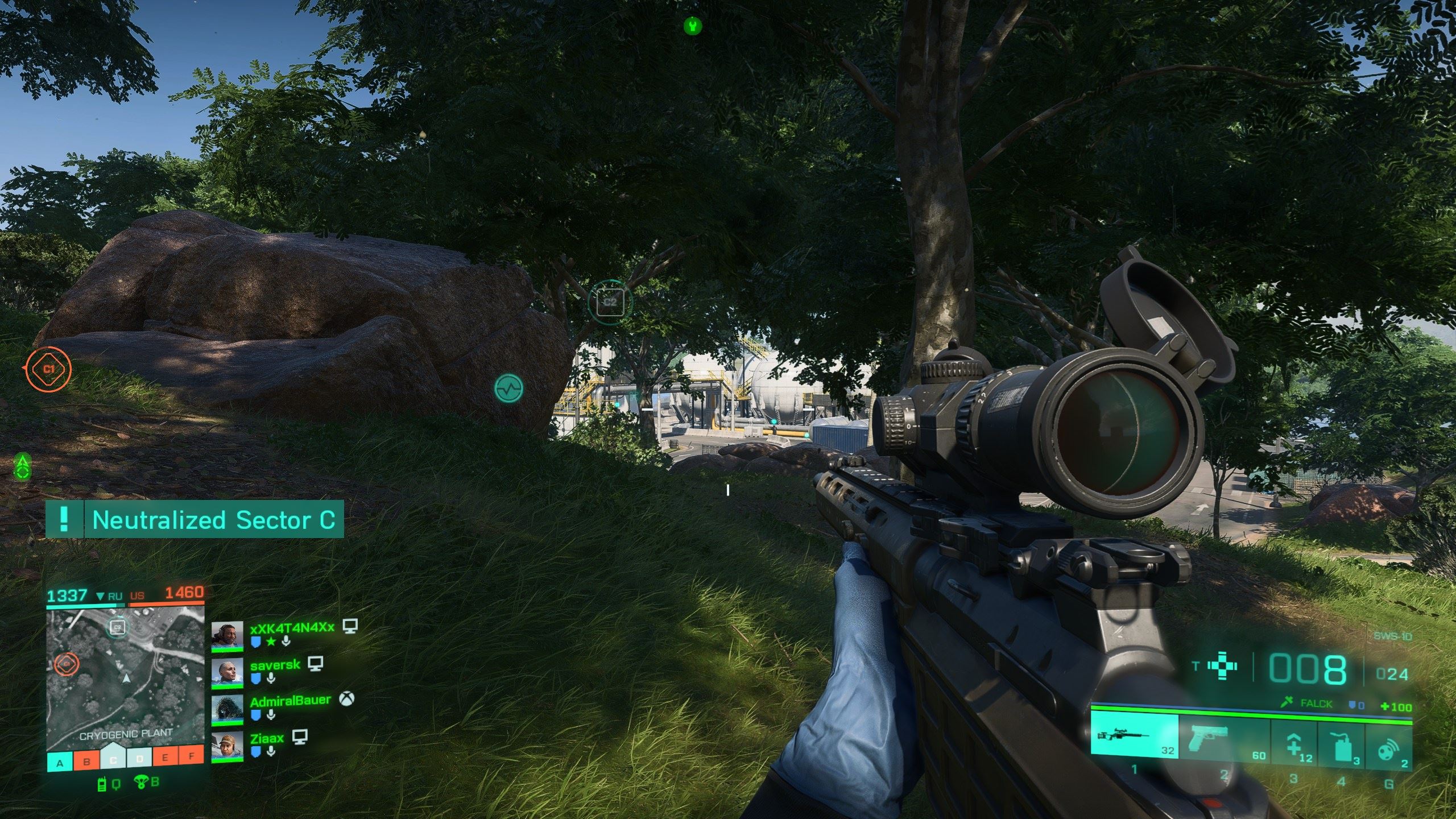Switch to the pistol sidearm slot
Screen dimensions: 1456x819
(1223, 739)
